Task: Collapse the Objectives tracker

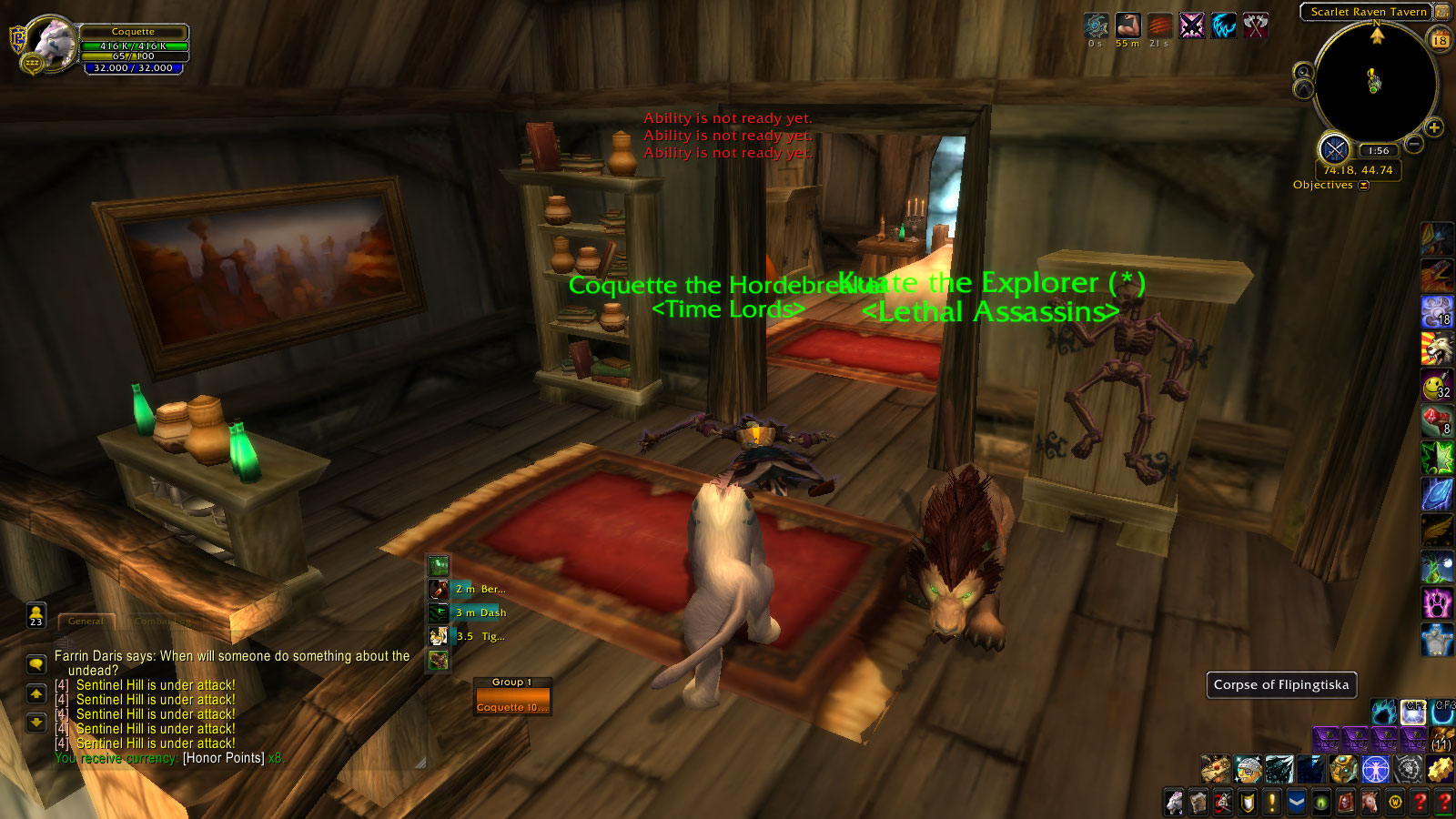Action: pyautogui.click(x=1363, y=186)
